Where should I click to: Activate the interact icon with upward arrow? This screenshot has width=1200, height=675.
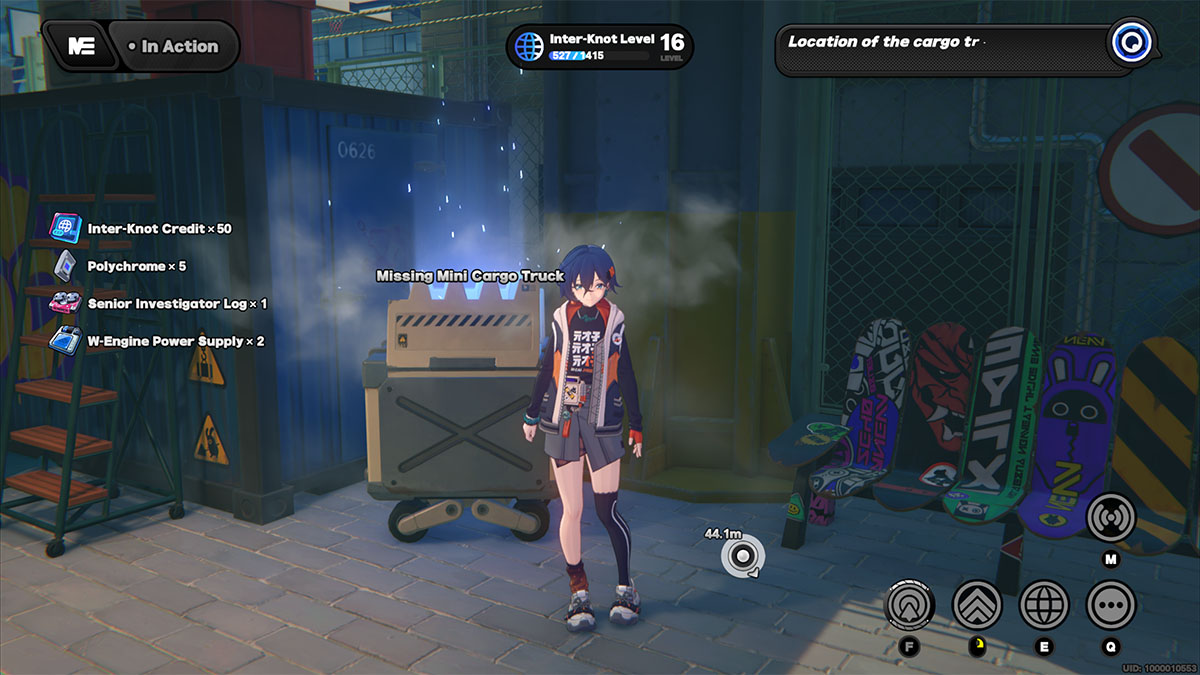click(x=910, y=604)
